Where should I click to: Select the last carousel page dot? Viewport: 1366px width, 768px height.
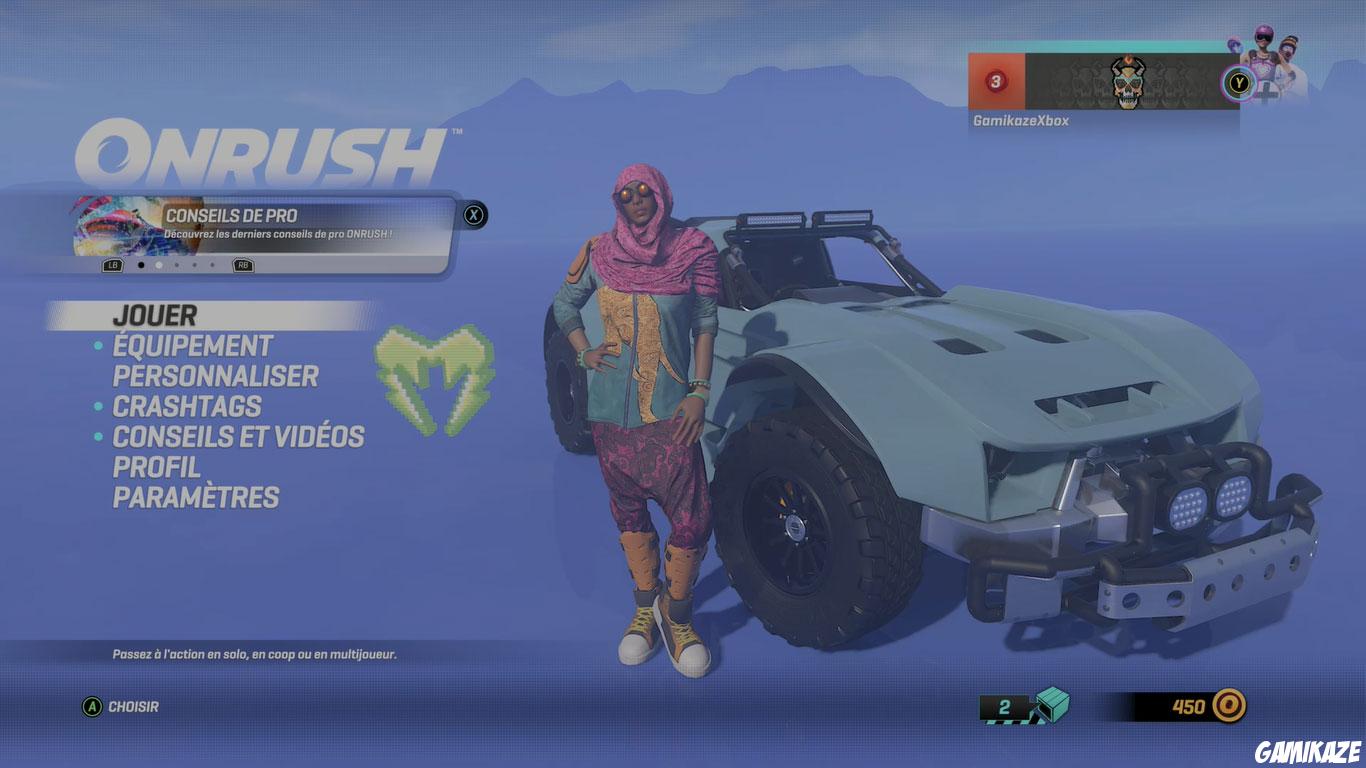point(212,265)
